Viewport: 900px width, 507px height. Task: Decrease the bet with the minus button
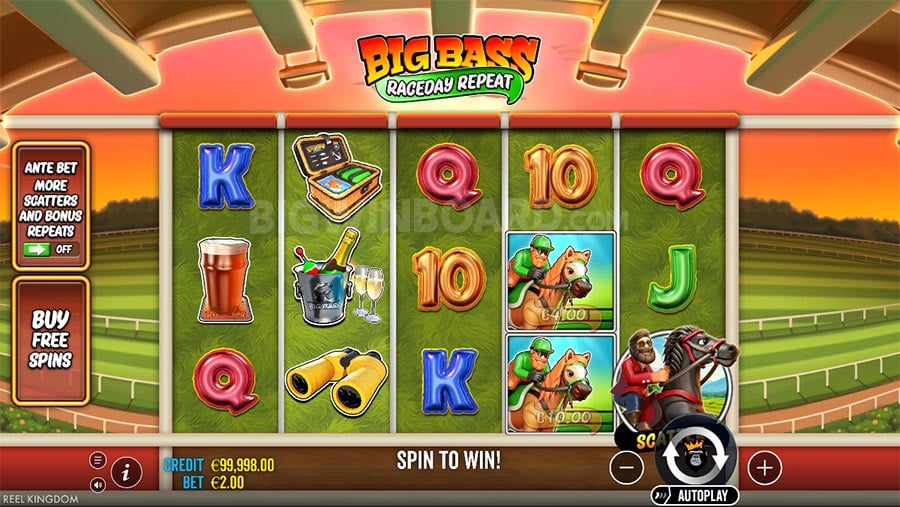click(x=626, y=466)
